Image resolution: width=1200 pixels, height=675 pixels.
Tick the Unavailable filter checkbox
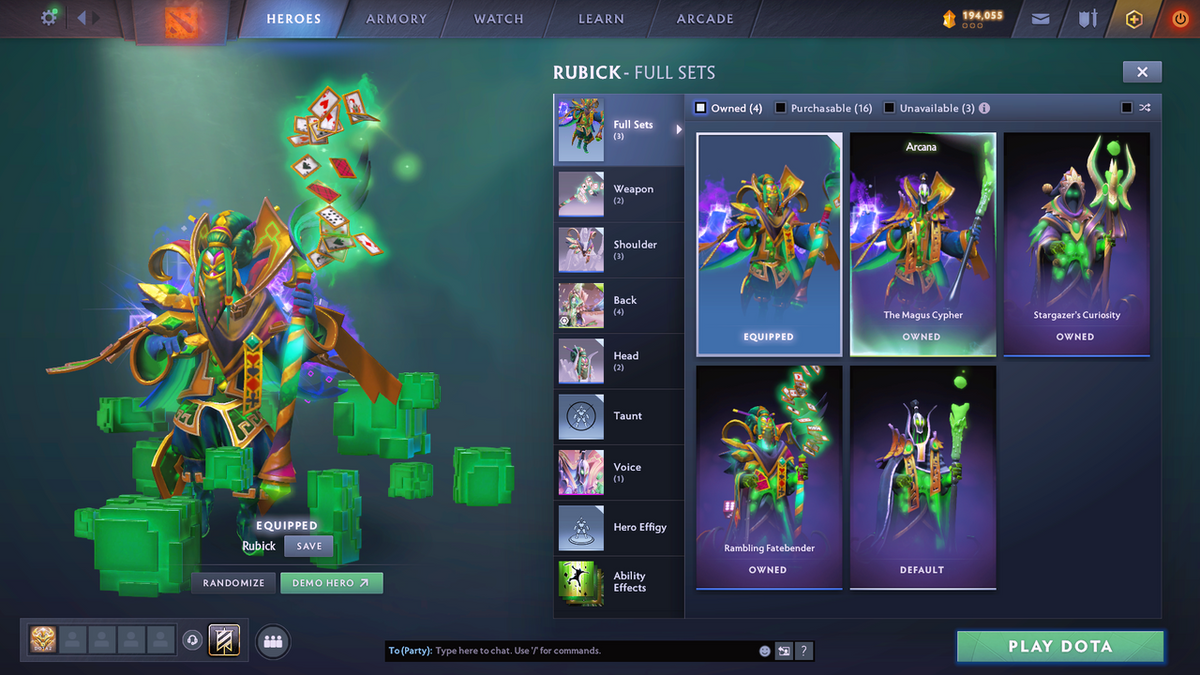point(889,108)
